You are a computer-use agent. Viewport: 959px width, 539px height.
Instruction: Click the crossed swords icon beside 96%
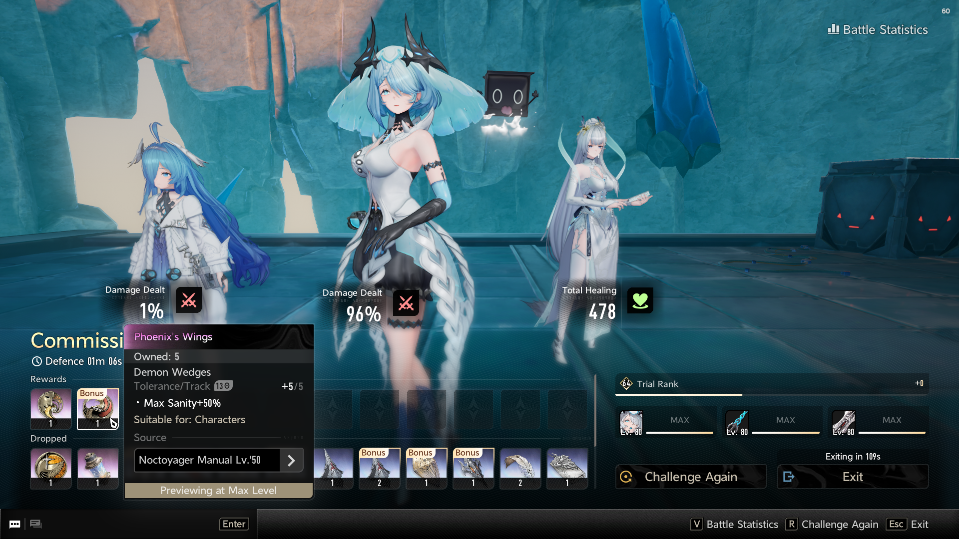coord(405,303)
